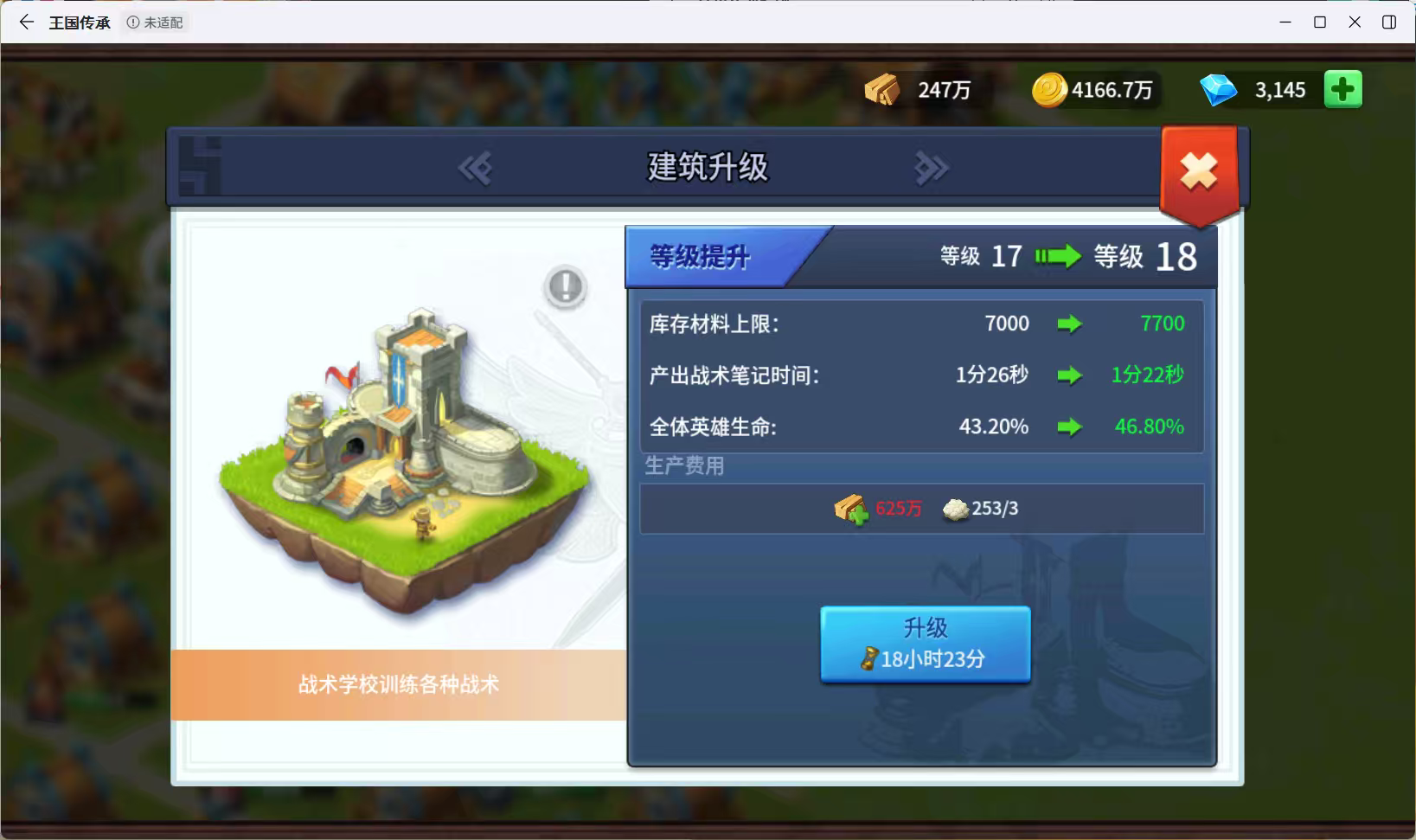The image size is (1416, 840).
Task: Select the 建筑升级 title tab
Action: click(x=708, y=168)
